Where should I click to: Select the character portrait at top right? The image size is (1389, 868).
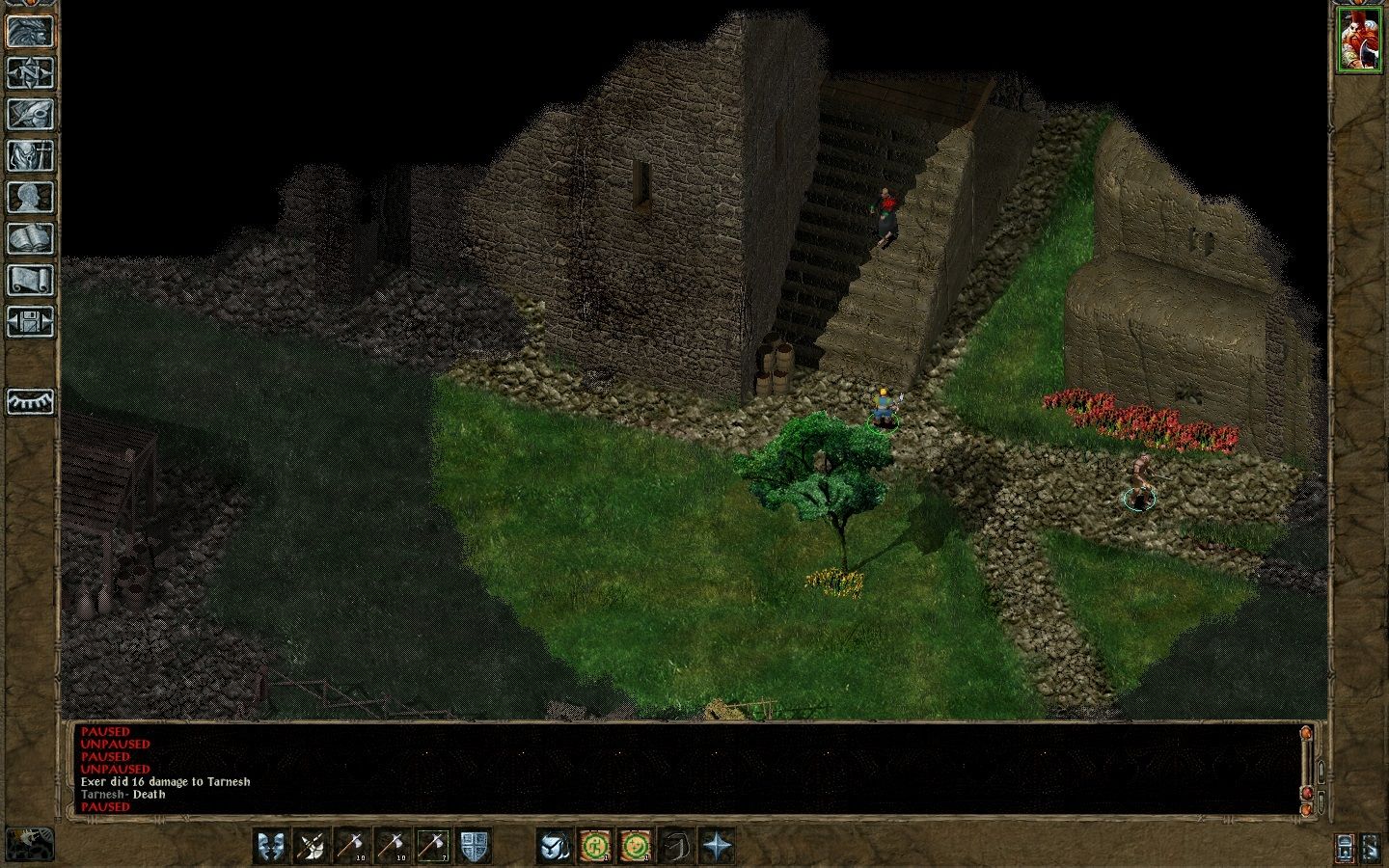point(1361,39)
